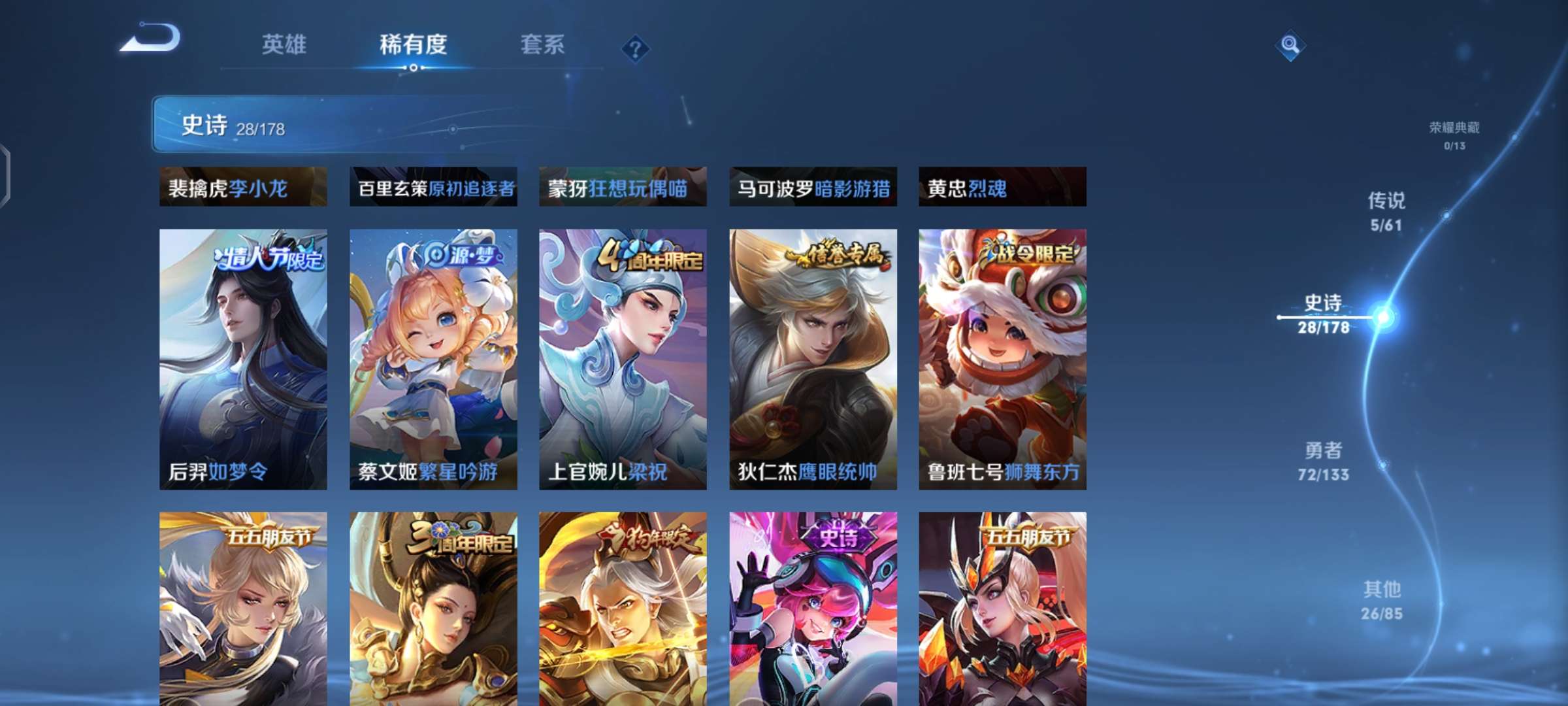Click the 蒙犽狂想玩偶喵 name label
Screen dimensions: 1568x706
[622, 189]
